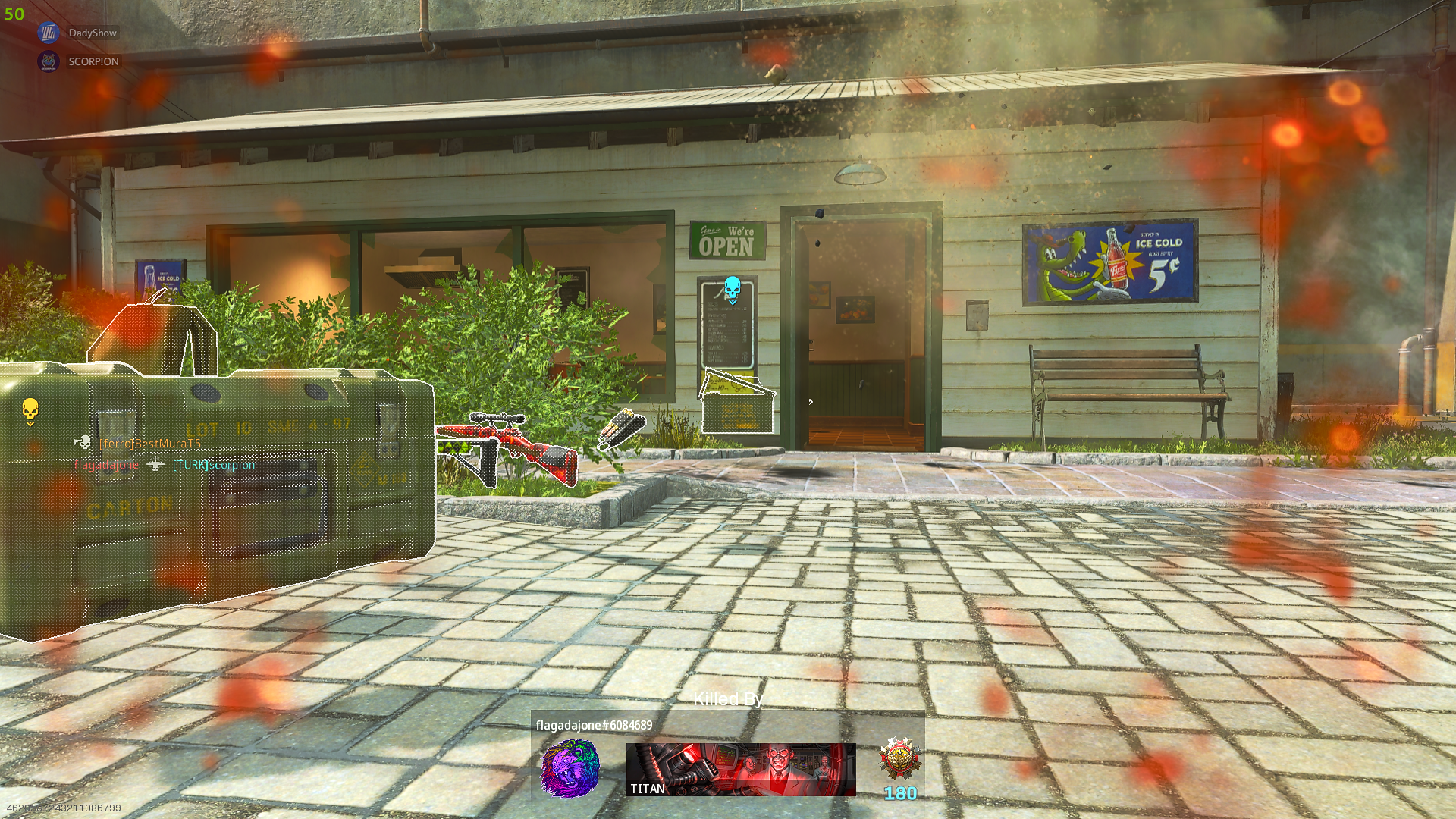Click the yellow skull death marker
1456x819 pixels.
[30, 410]
